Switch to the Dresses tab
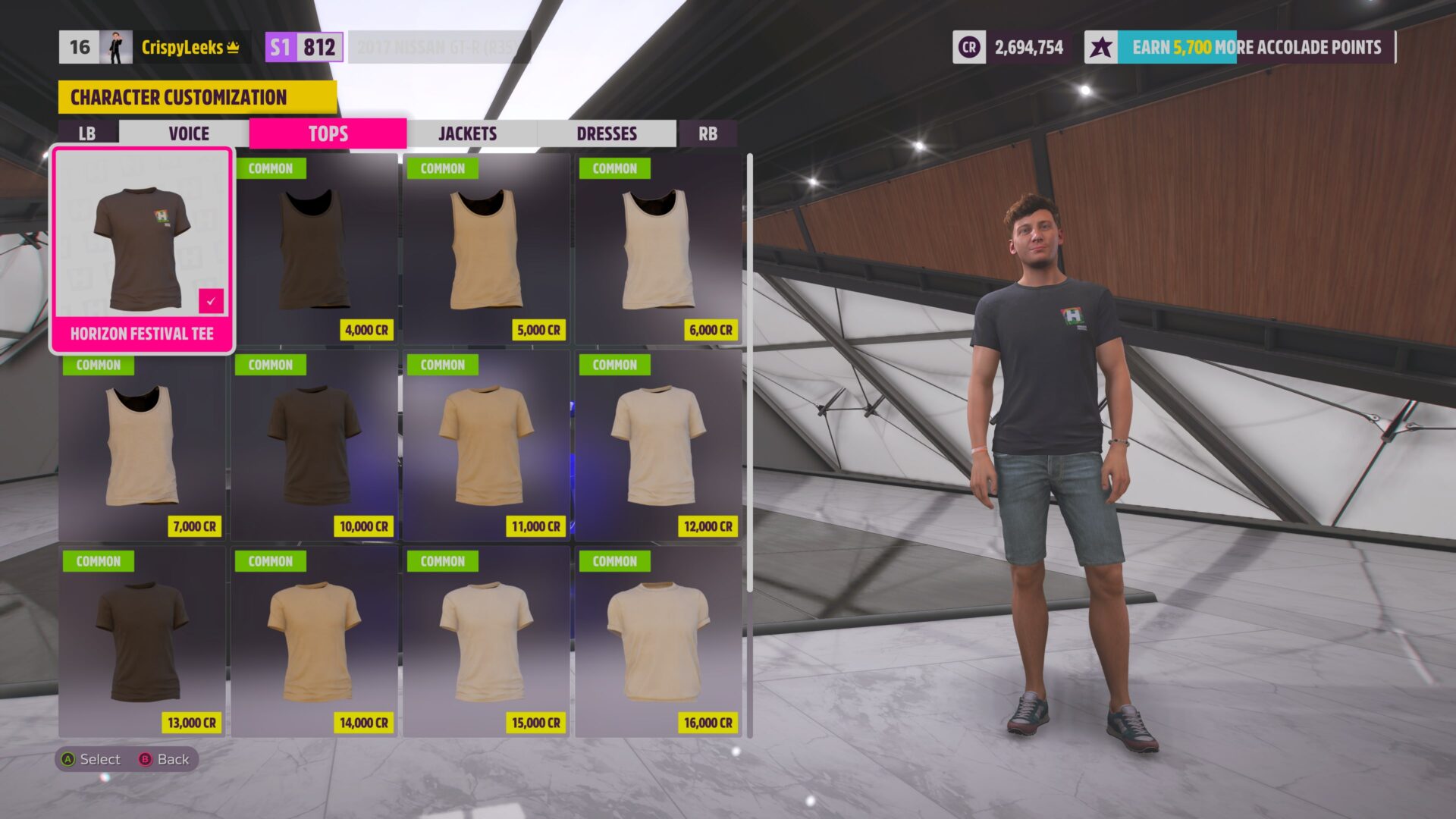The image size is (1456, 819). coord(606,133)
